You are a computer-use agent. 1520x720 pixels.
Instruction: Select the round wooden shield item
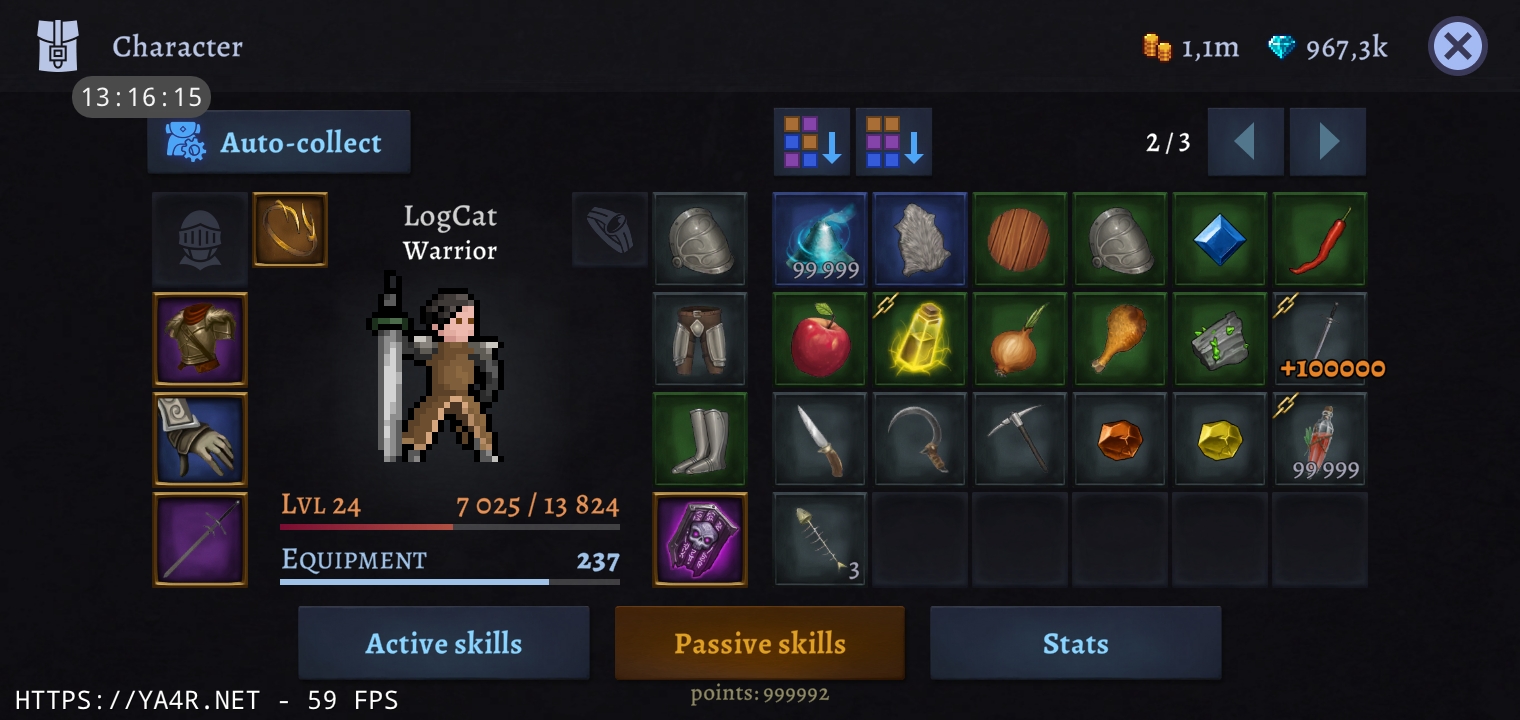click(x=1020, y=239)
